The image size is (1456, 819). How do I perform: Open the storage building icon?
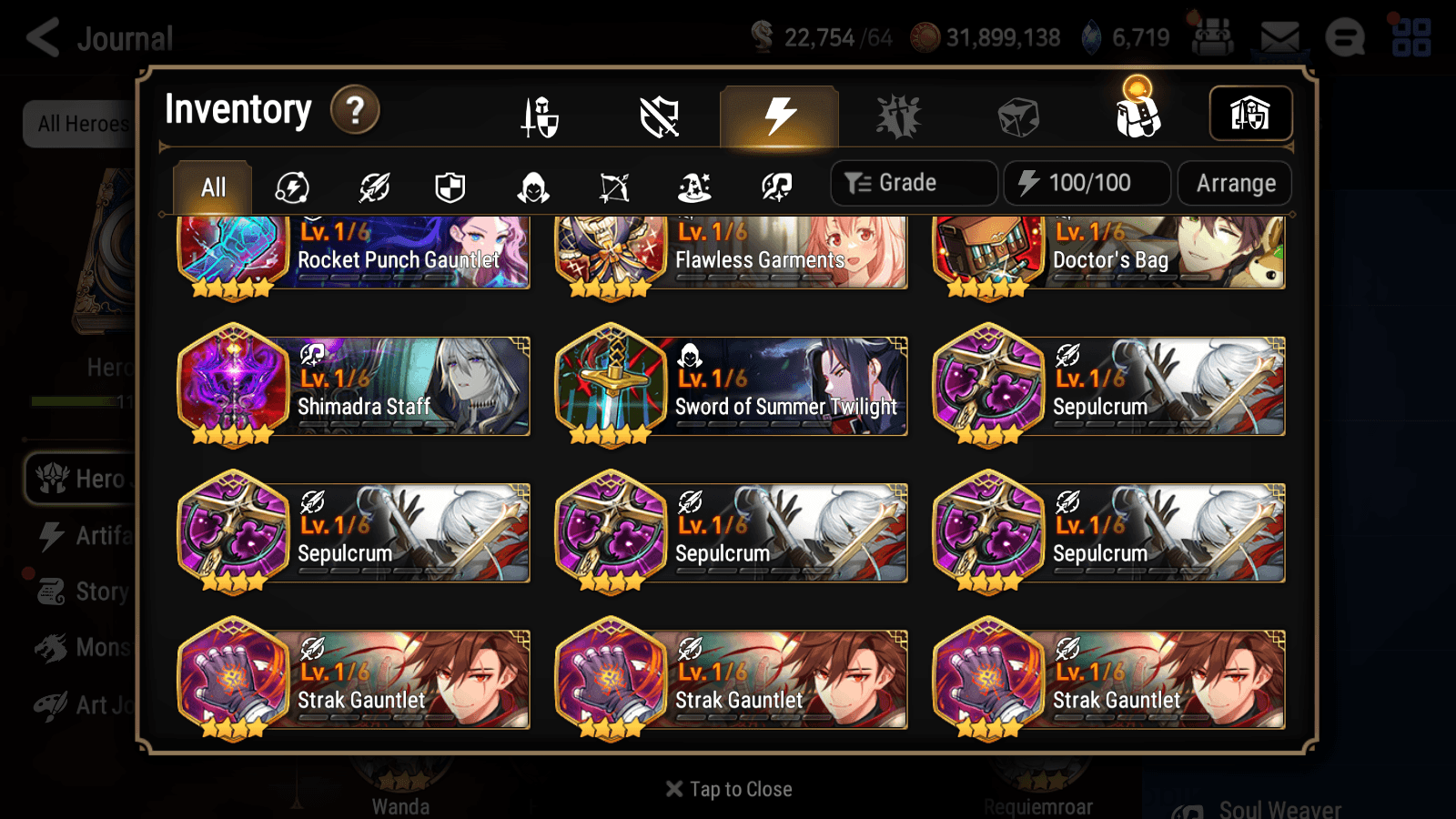click(1250, 113)
